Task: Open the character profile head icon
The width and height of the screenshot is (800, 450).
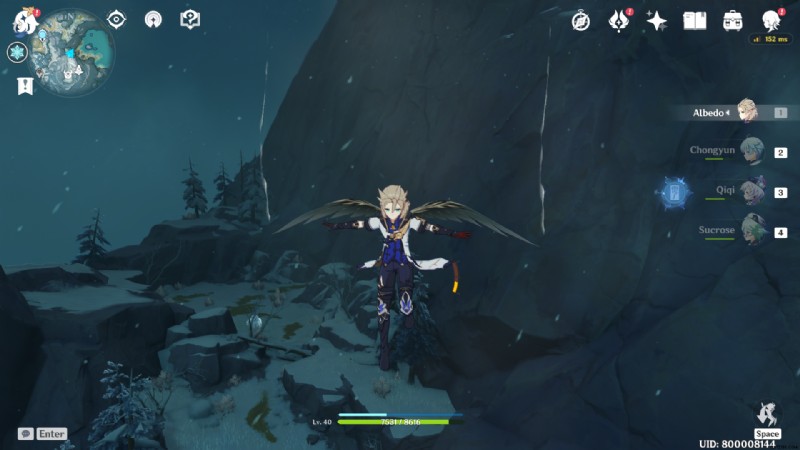Action: 770,21
